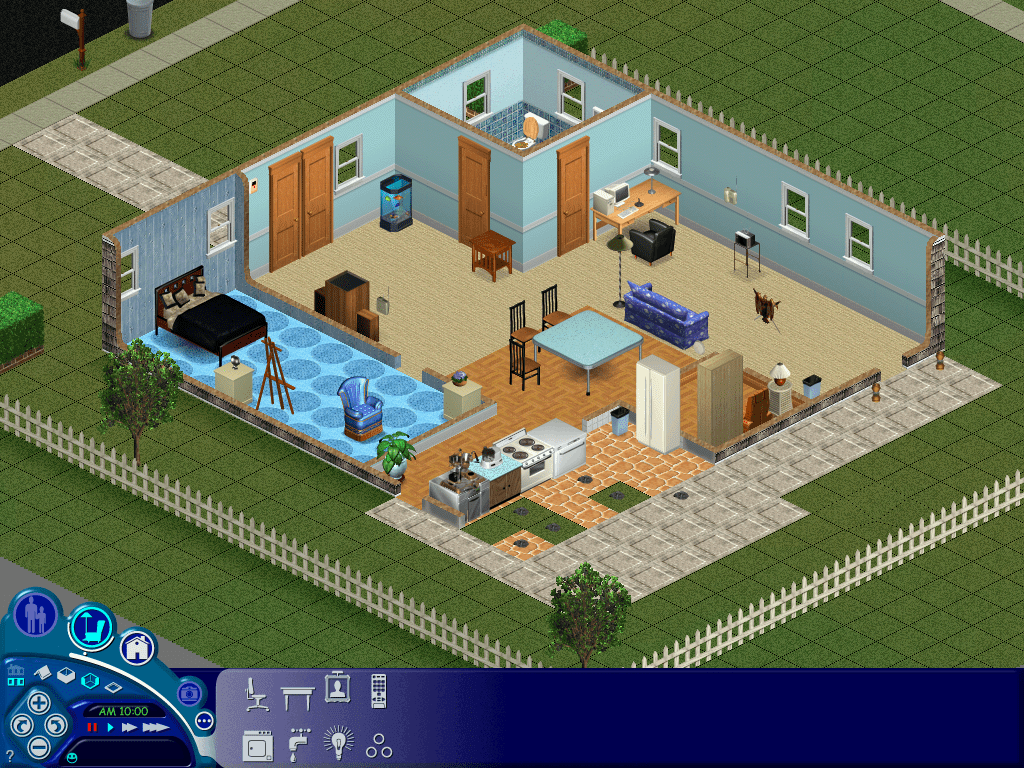
Task: Zoom in with the plus button
Action: pos(39,701)
